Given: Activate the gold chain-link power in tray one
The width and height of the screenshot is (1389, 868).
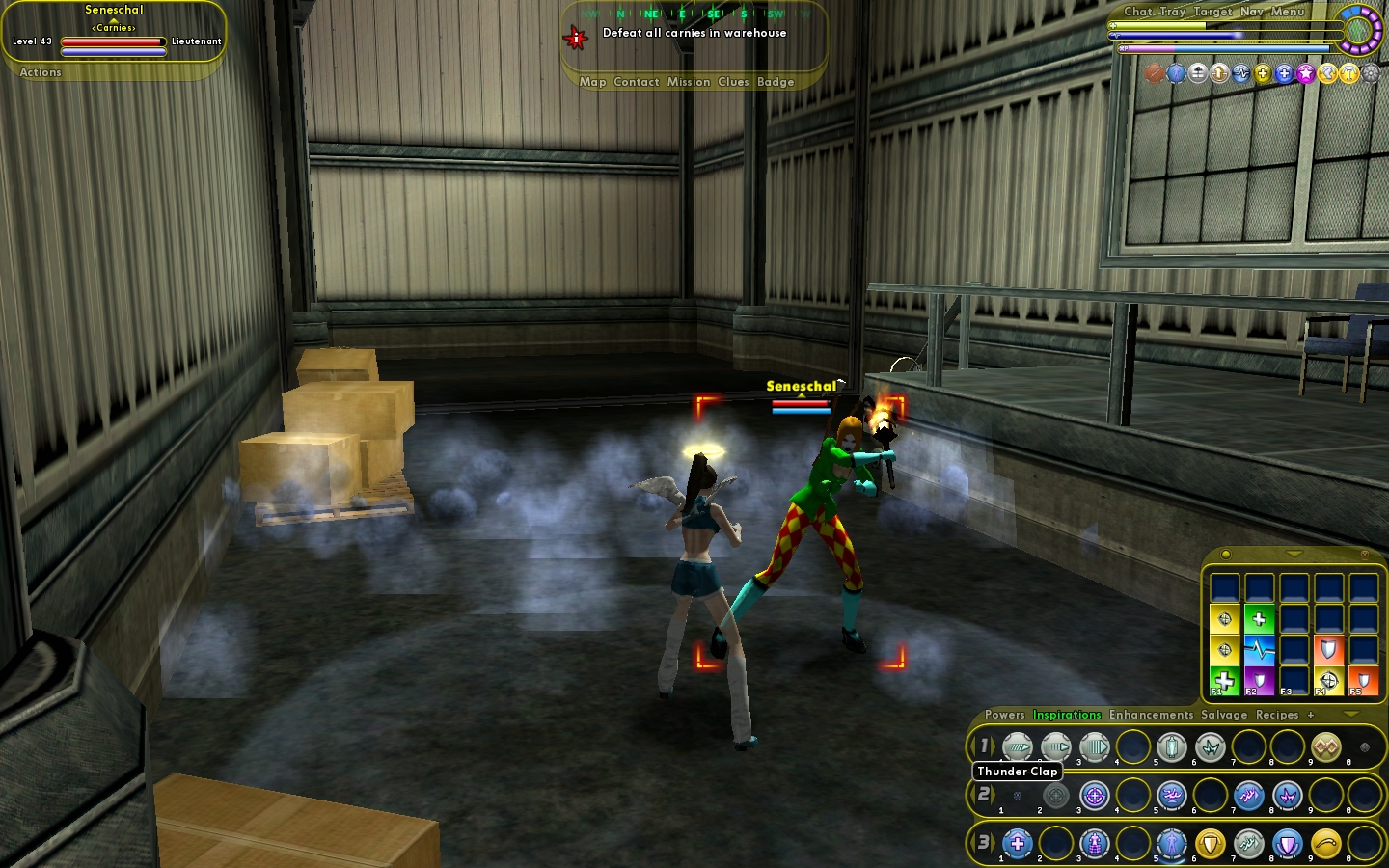Looking at the screenshot, I should pos(1325,746).
